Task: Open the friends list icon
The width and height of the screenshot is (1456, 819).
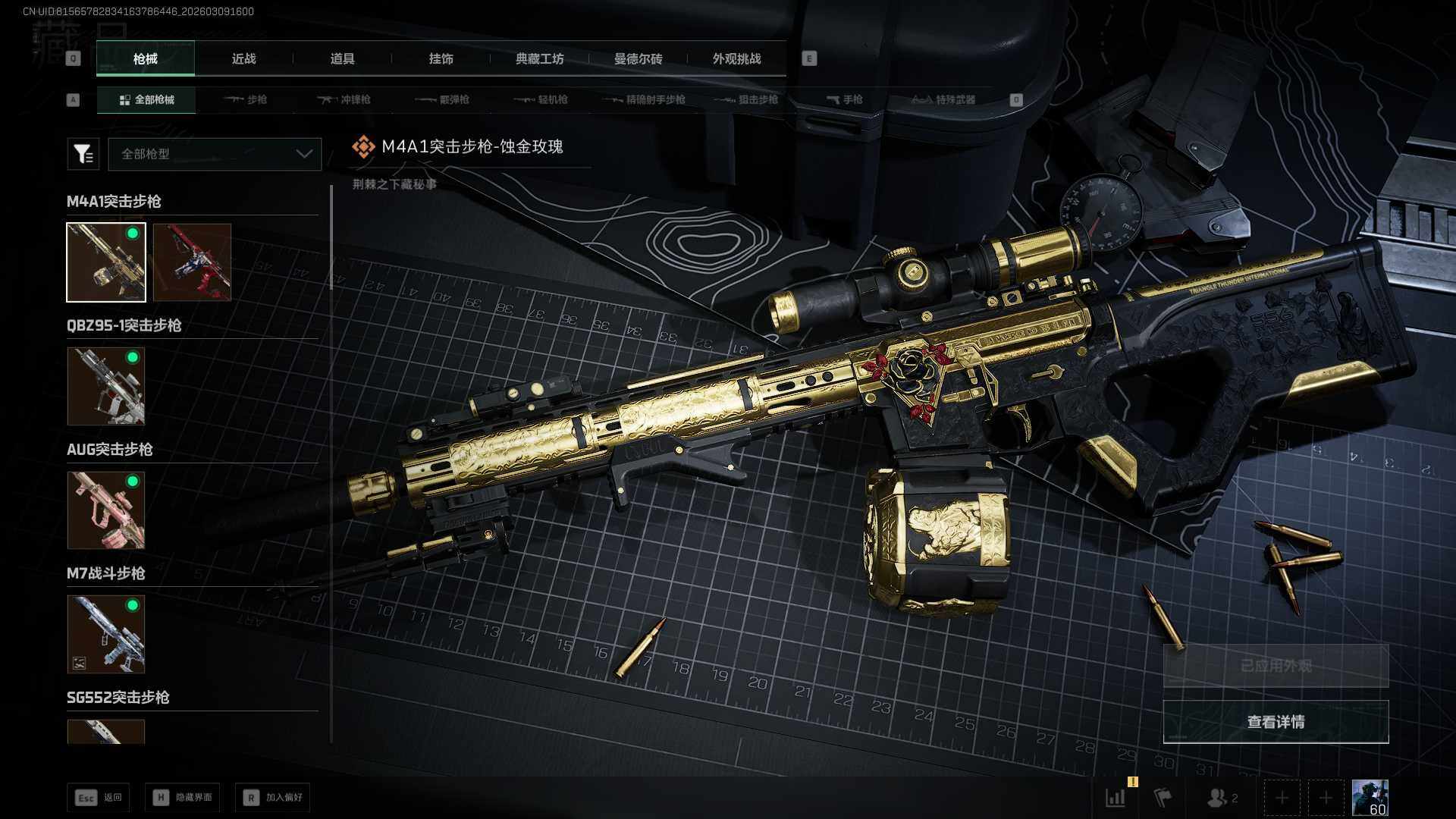Action: coord(1222,798)
